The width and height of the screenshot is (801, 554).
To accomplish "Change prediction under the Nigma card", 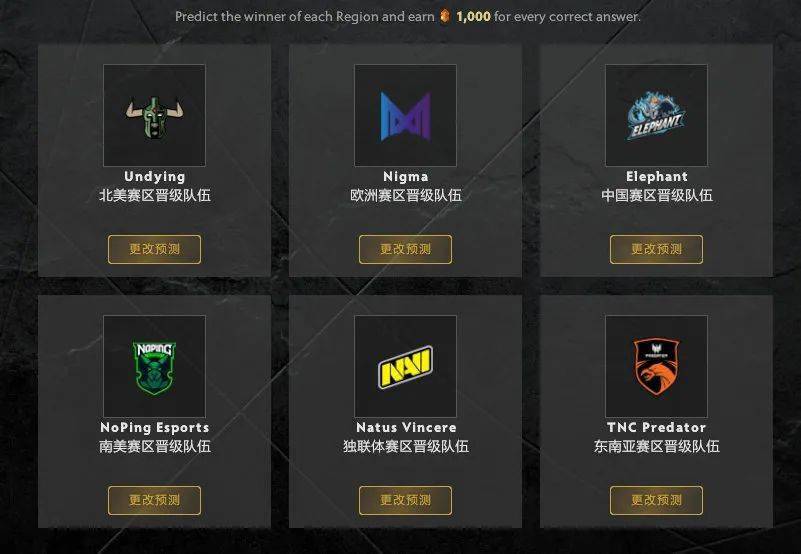I will [405, 249].
